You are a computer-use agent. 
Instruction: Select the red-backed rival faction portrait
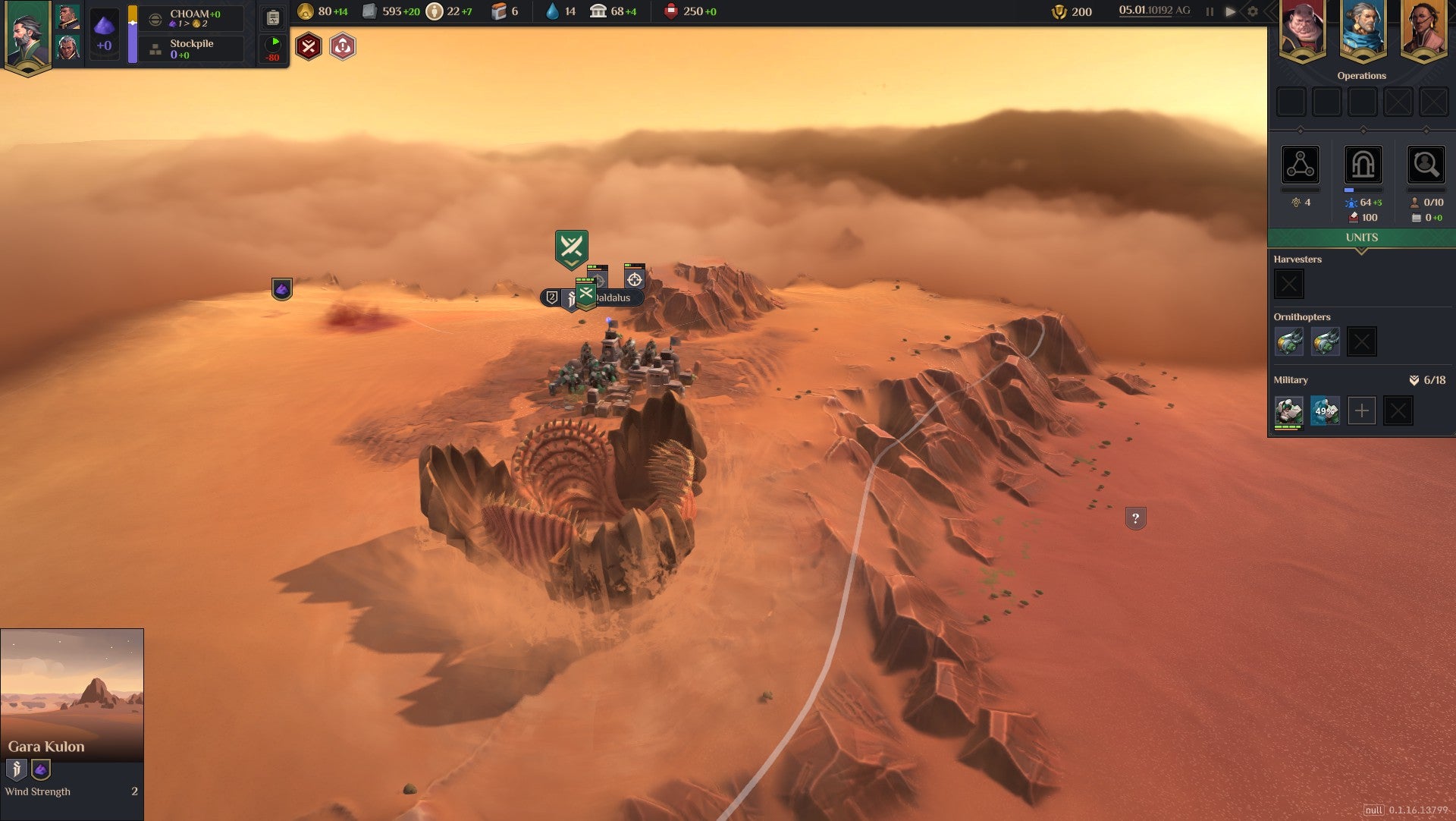[1302, 30]
